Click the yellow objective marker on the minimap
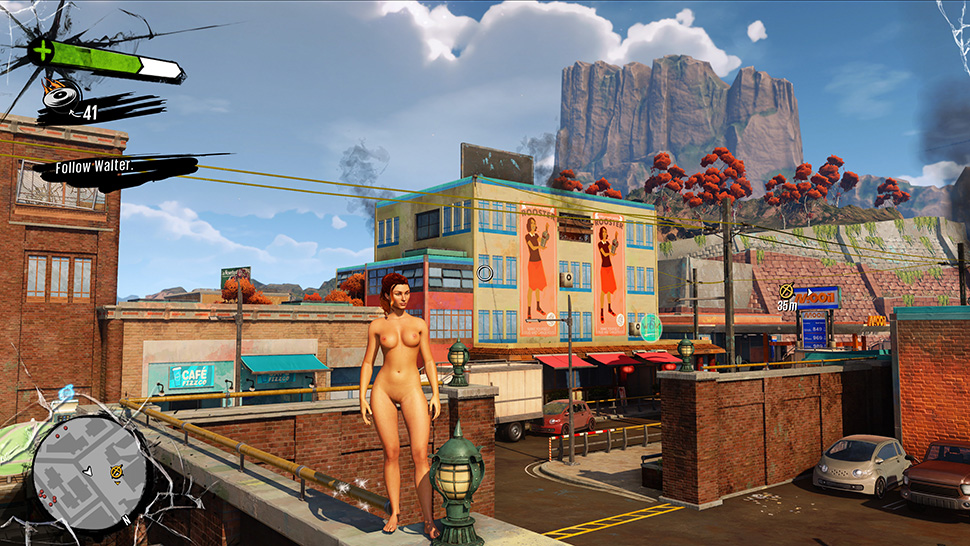This screenshot has width=970, height=546. [117, 471]
